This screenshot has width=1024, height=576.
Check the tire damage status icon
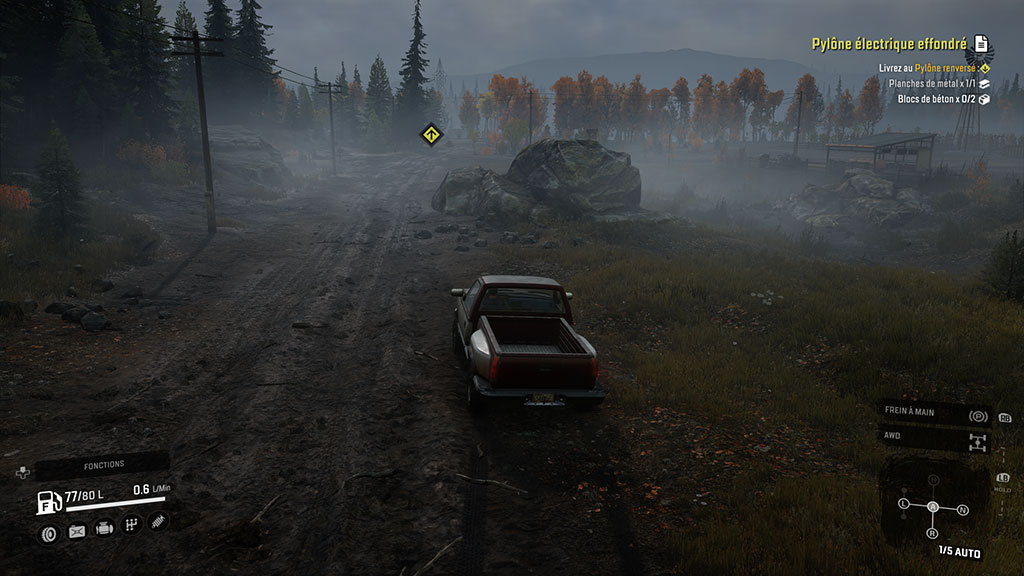pyautogui.click(x=48, y=533)
